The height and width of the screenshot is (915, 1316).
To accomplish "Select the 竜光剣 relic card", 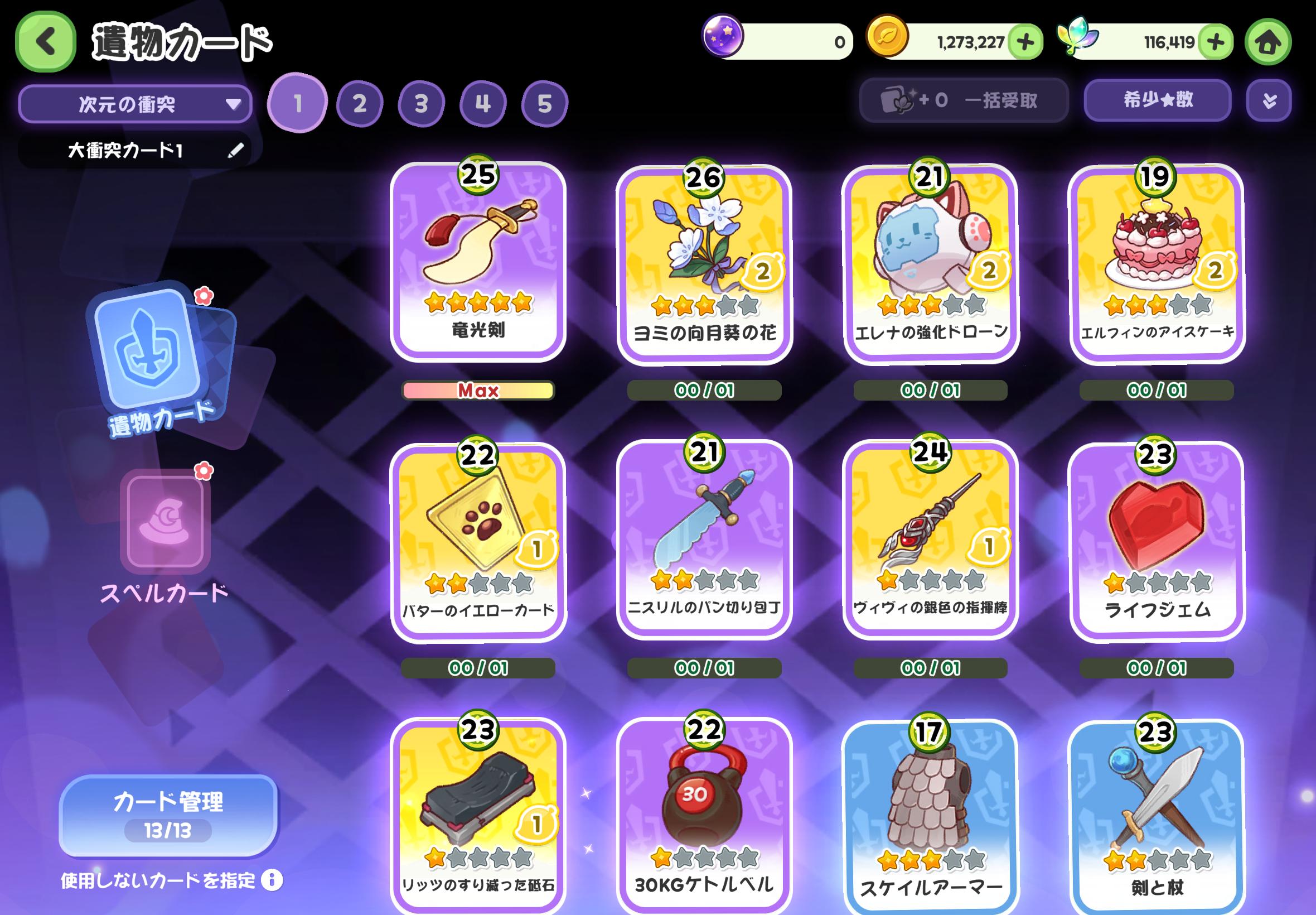I will [x=478, y=262].
